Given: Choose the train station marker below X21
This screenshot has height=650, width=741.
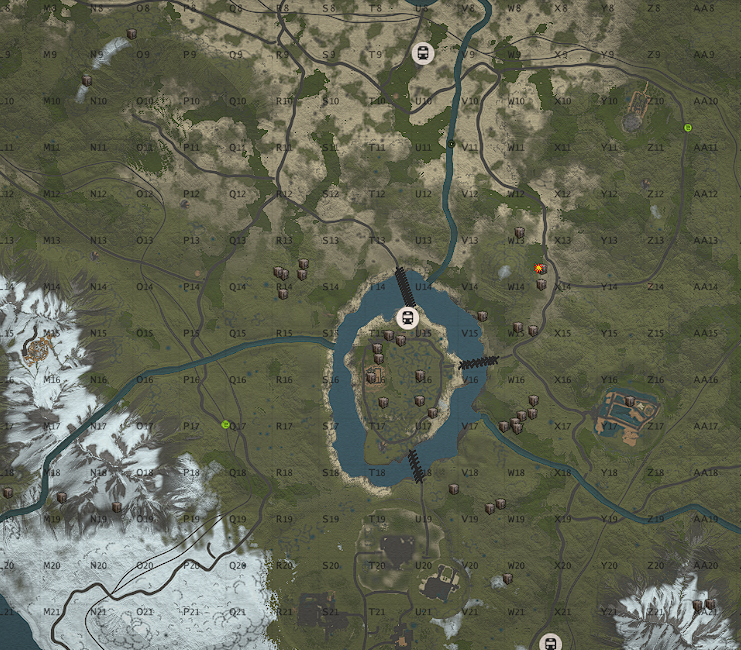Looking at the screenshot, I should click(548, 643).
